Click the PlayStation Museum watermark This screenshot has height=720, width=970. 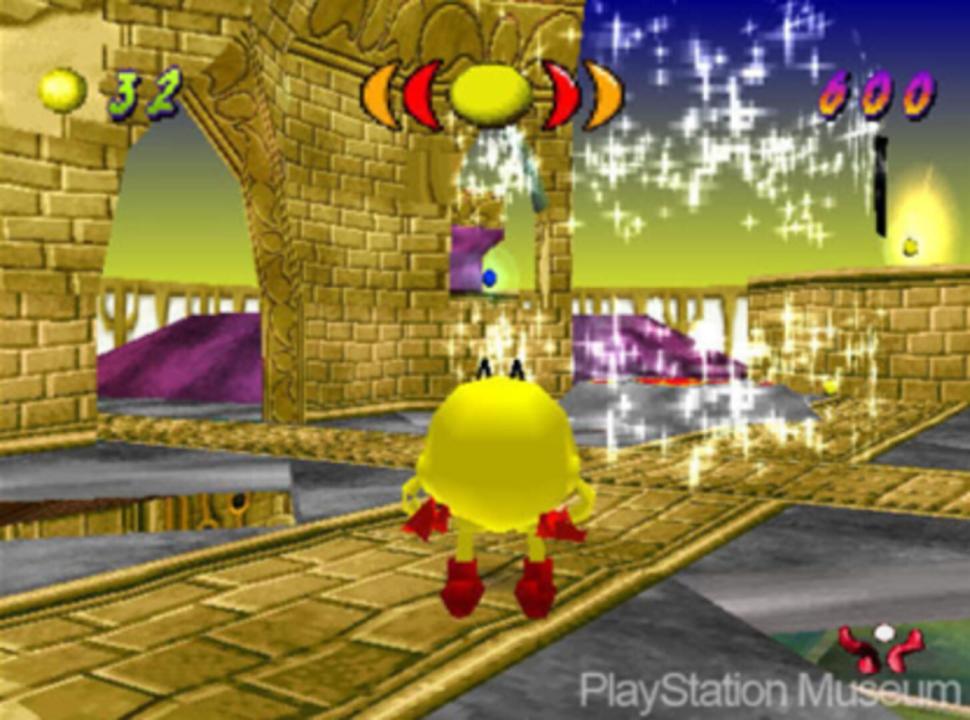770,692
